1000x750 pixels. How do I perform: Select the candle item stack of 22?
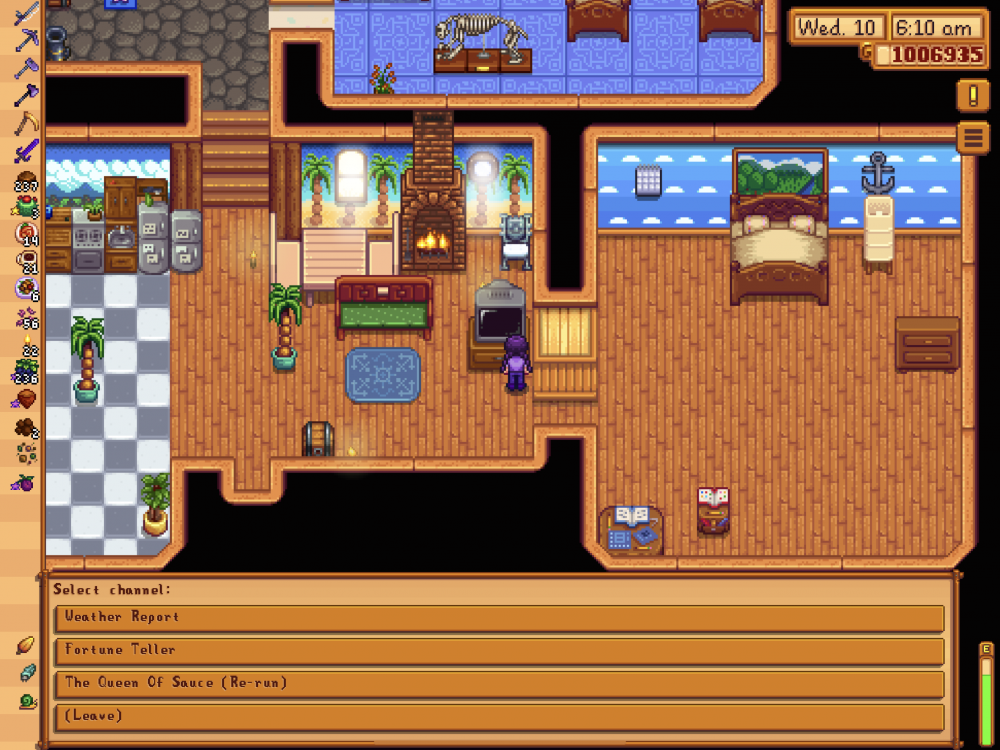26,347
